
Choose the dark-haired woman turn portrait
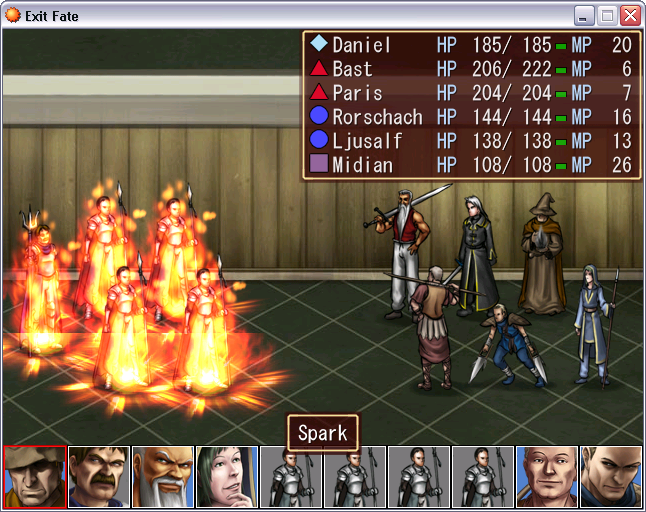(x=227, y=478)
